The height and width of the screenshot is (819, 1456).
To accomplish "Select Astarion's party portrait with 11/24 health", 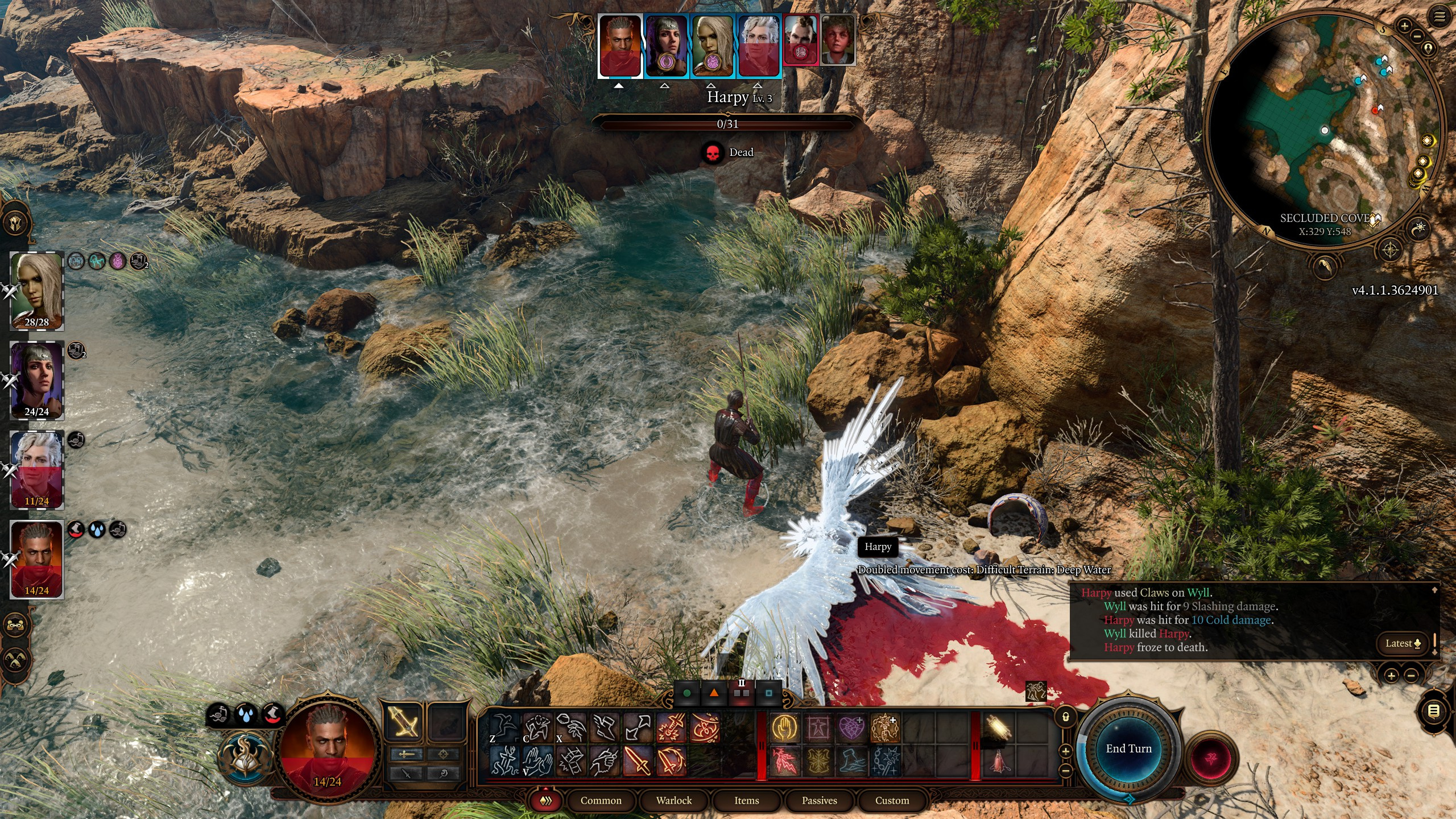I will 37,470.
